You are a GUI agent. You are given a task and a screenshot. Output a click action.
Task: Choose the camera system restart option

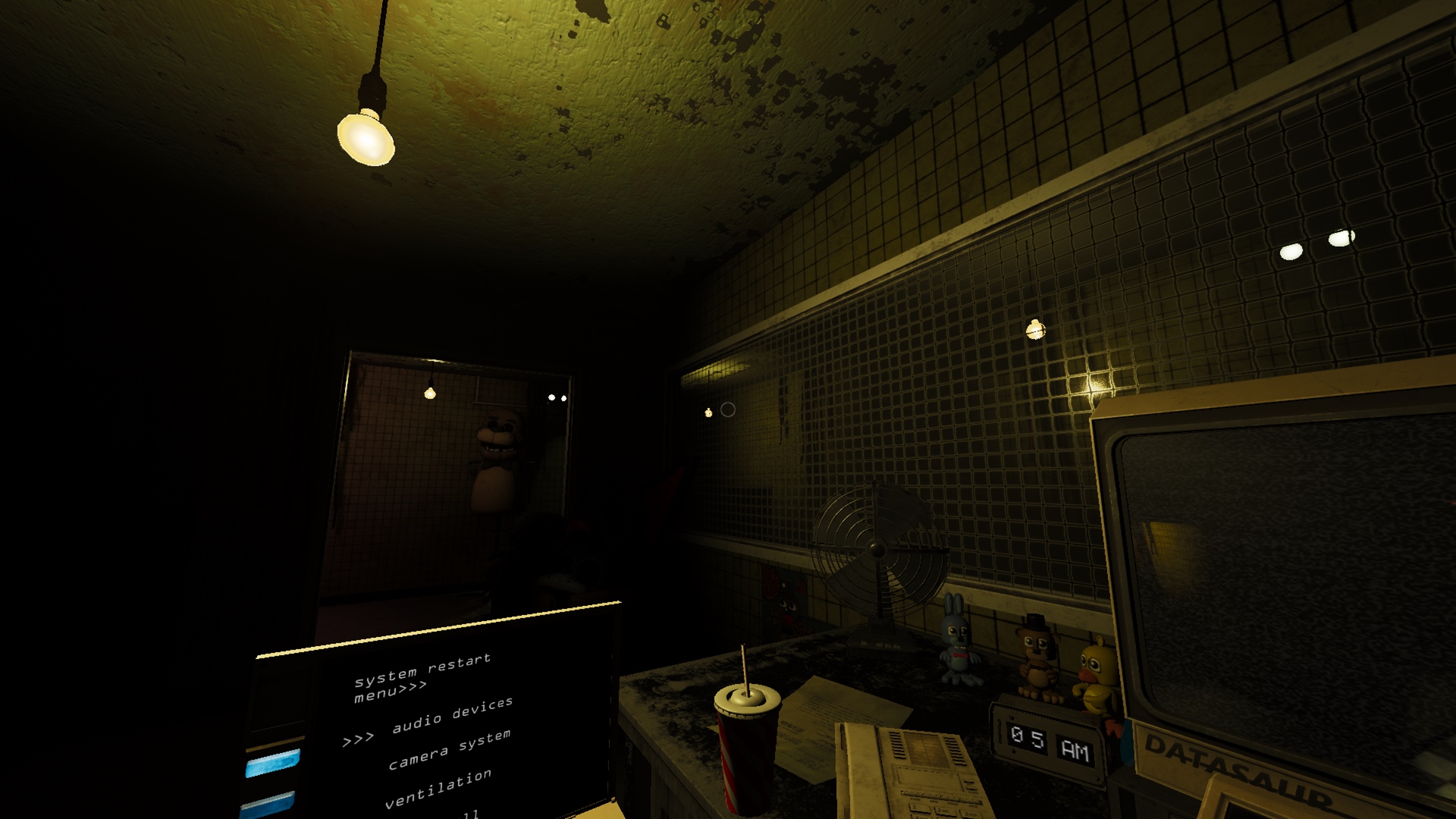pos(449,749)
